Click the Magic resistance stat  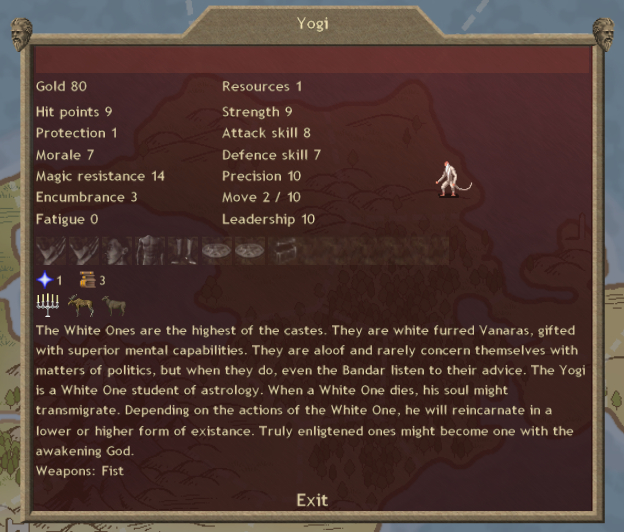point(100,176)
